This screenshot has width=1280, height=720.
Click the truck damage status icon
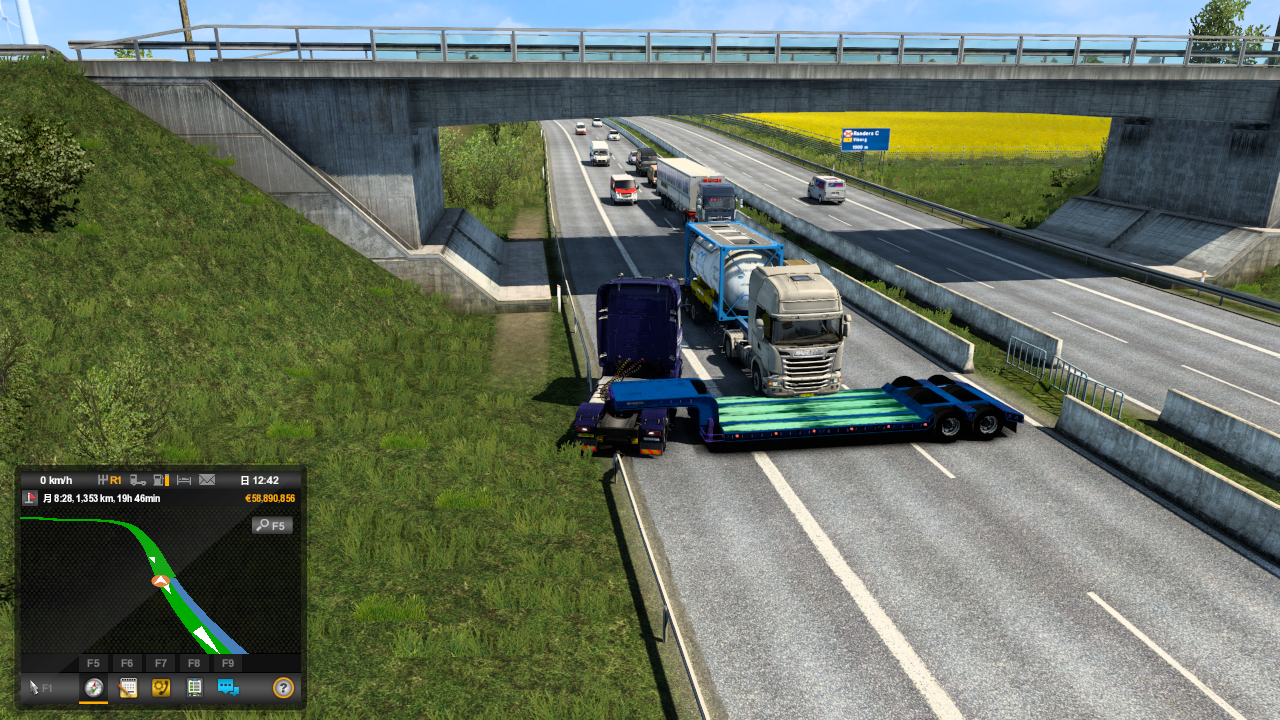tap(137, 480)
